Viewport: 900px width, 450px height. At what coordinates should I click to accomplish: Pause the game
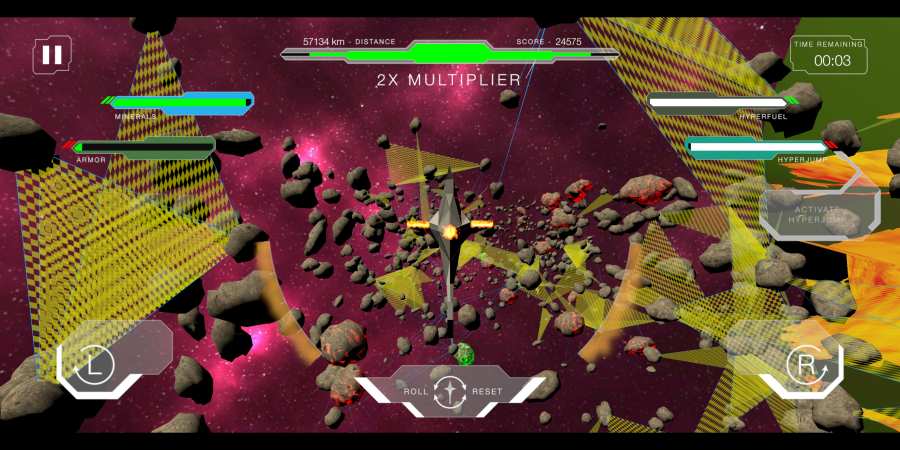click(x=52, y=55)
